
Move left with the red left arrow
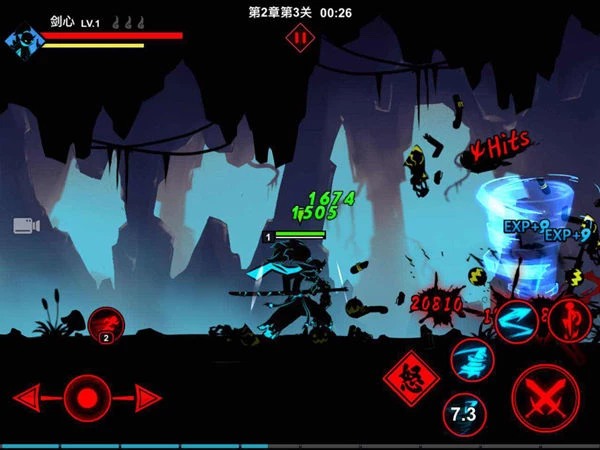pos(30,397)
